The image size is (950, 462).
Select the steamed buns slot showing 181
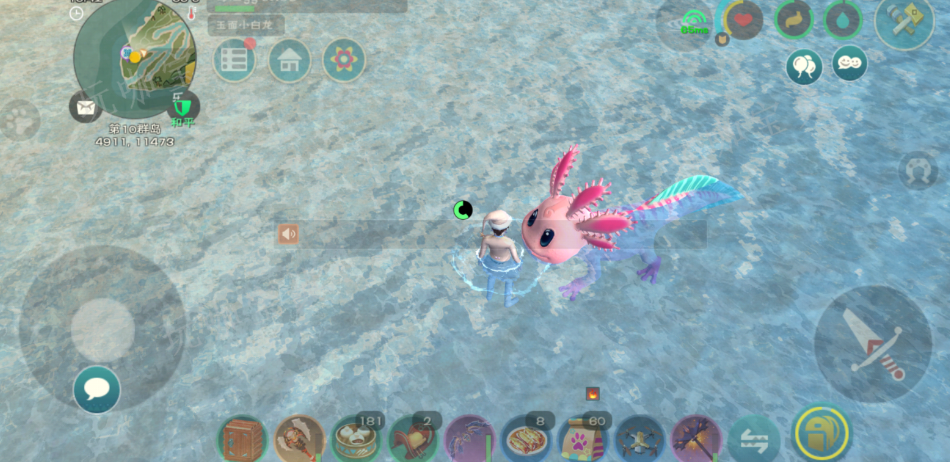coord(356,438)
